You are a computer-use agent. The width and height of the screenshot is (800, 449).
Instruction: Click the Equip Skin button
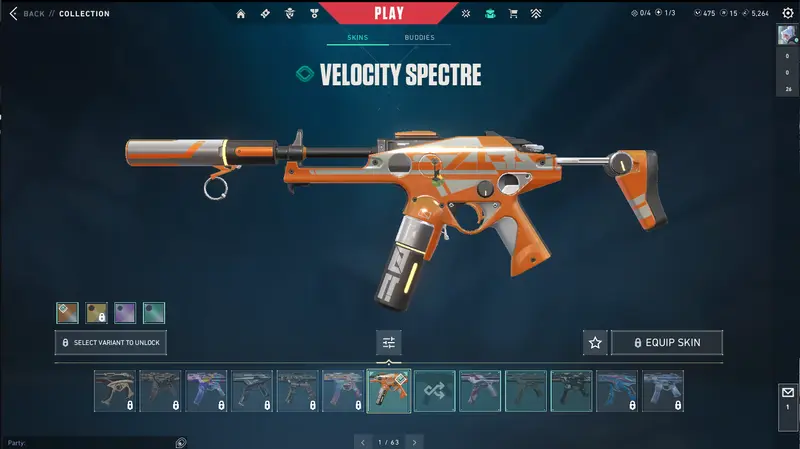666,343
